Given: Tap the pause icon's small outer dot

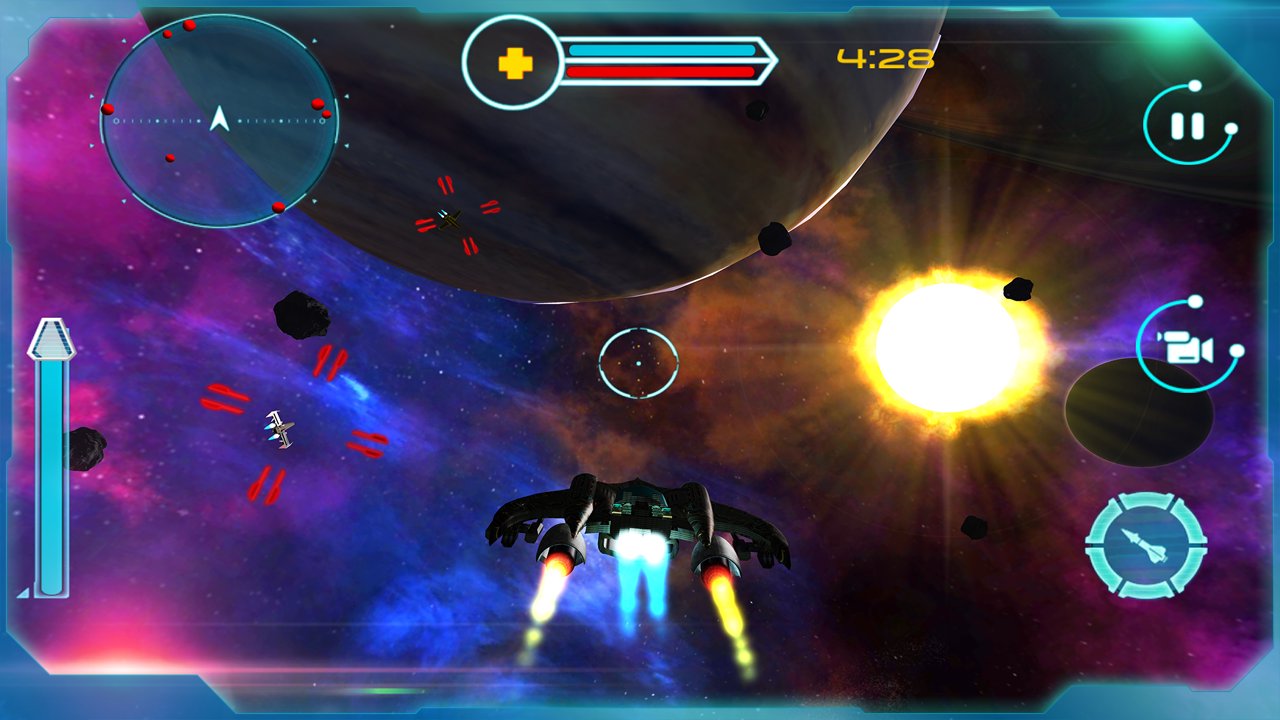Looking at the screenshot, I should tap(1230, 130).
